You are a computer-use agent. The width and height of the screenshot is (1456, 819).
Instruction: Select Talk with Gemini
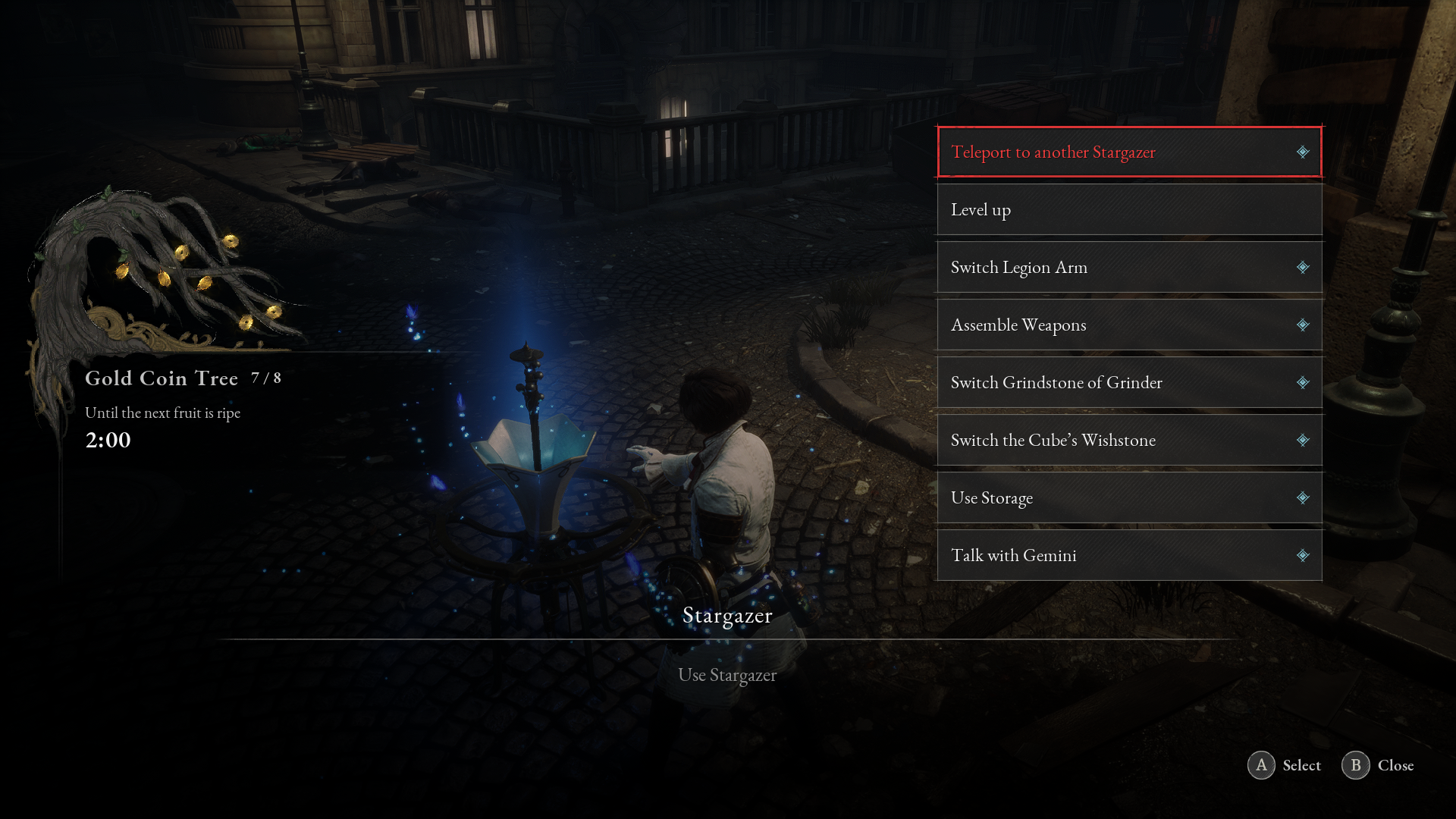(x=1128, y=555)
